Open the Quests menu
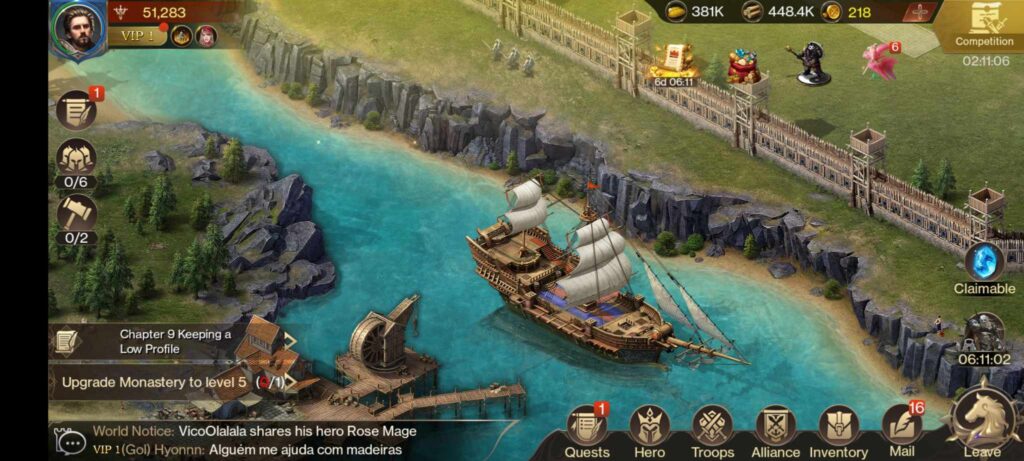This screenshot has height=461, width=1024. (x=587, y=430)
